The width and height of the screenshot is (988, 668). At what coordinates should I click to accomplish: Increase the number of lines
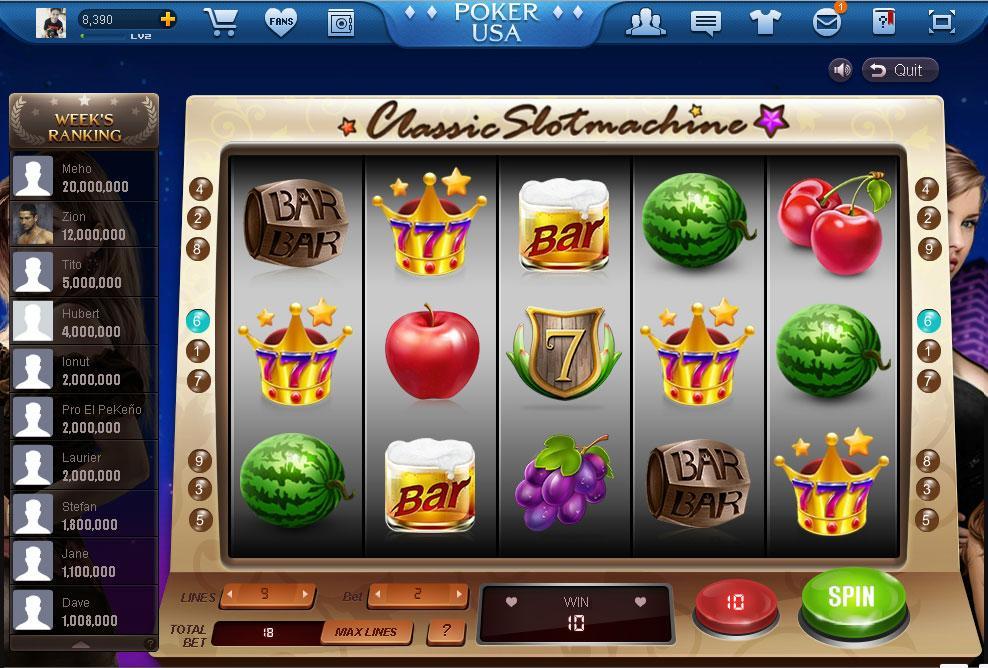click(306, 595)
